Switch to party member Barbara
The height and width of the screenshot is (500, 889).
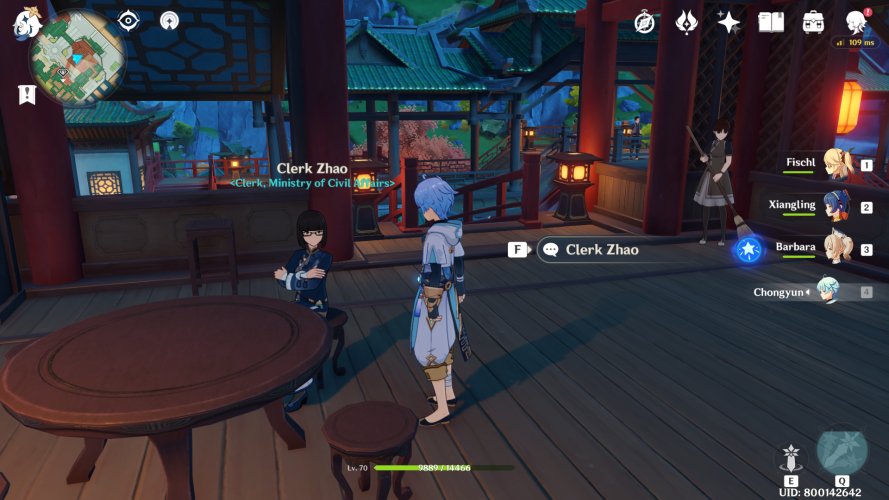[838, 248]
